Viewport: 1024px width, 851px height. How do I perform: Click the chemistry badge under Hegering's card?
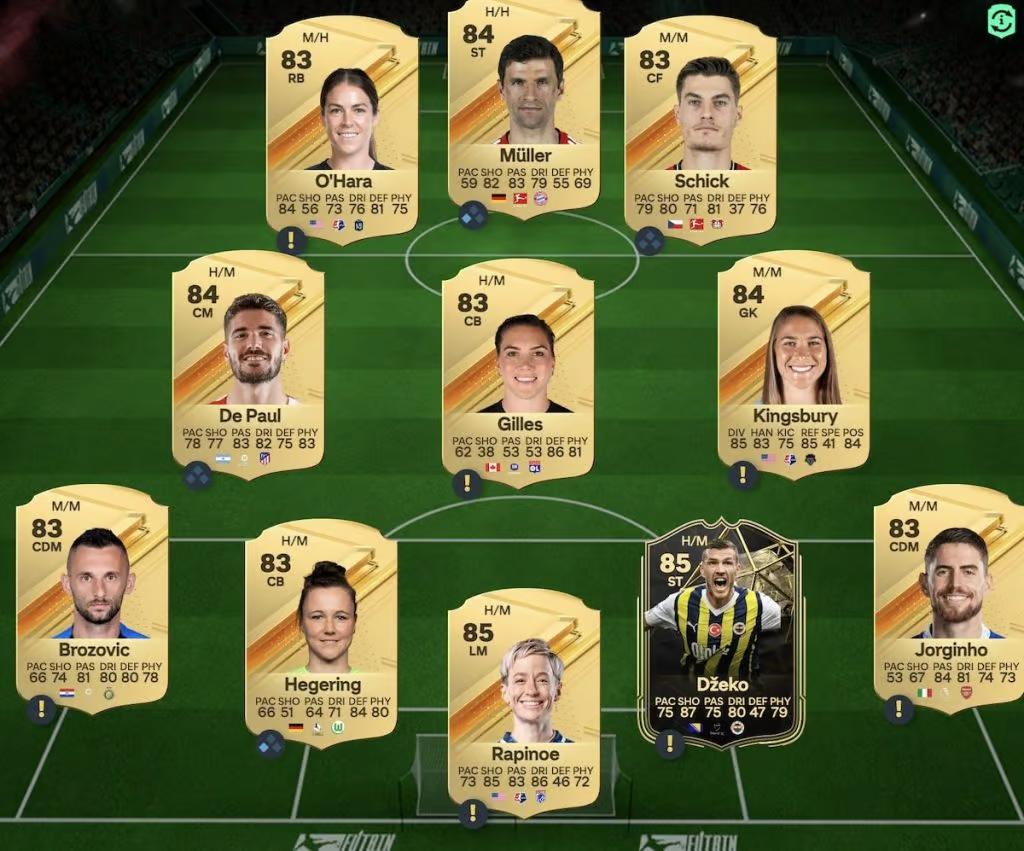coord(270,743)
